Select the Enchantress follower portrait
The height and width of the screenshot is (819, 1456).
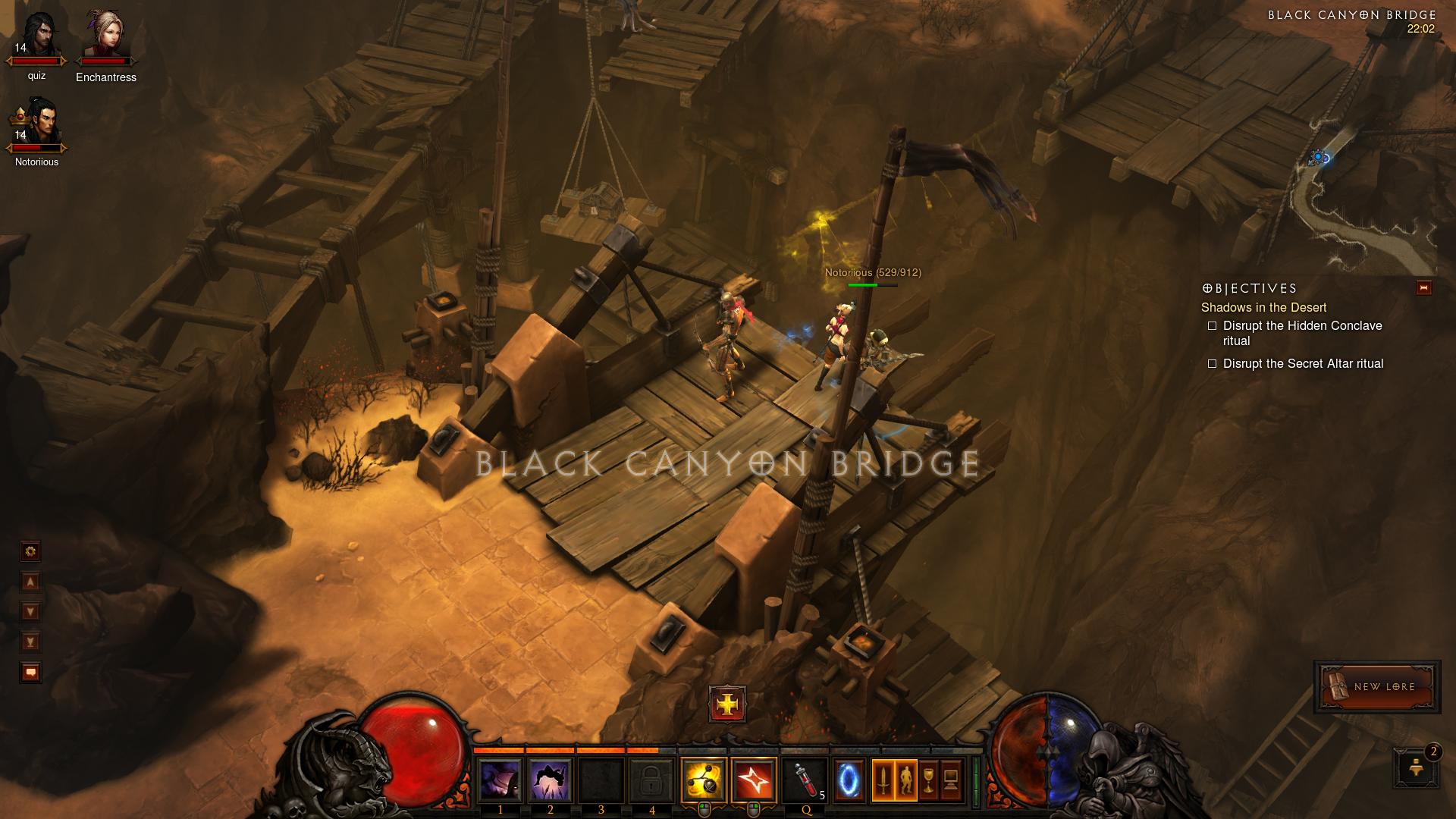pyautogui.click(x=105, y=38)
